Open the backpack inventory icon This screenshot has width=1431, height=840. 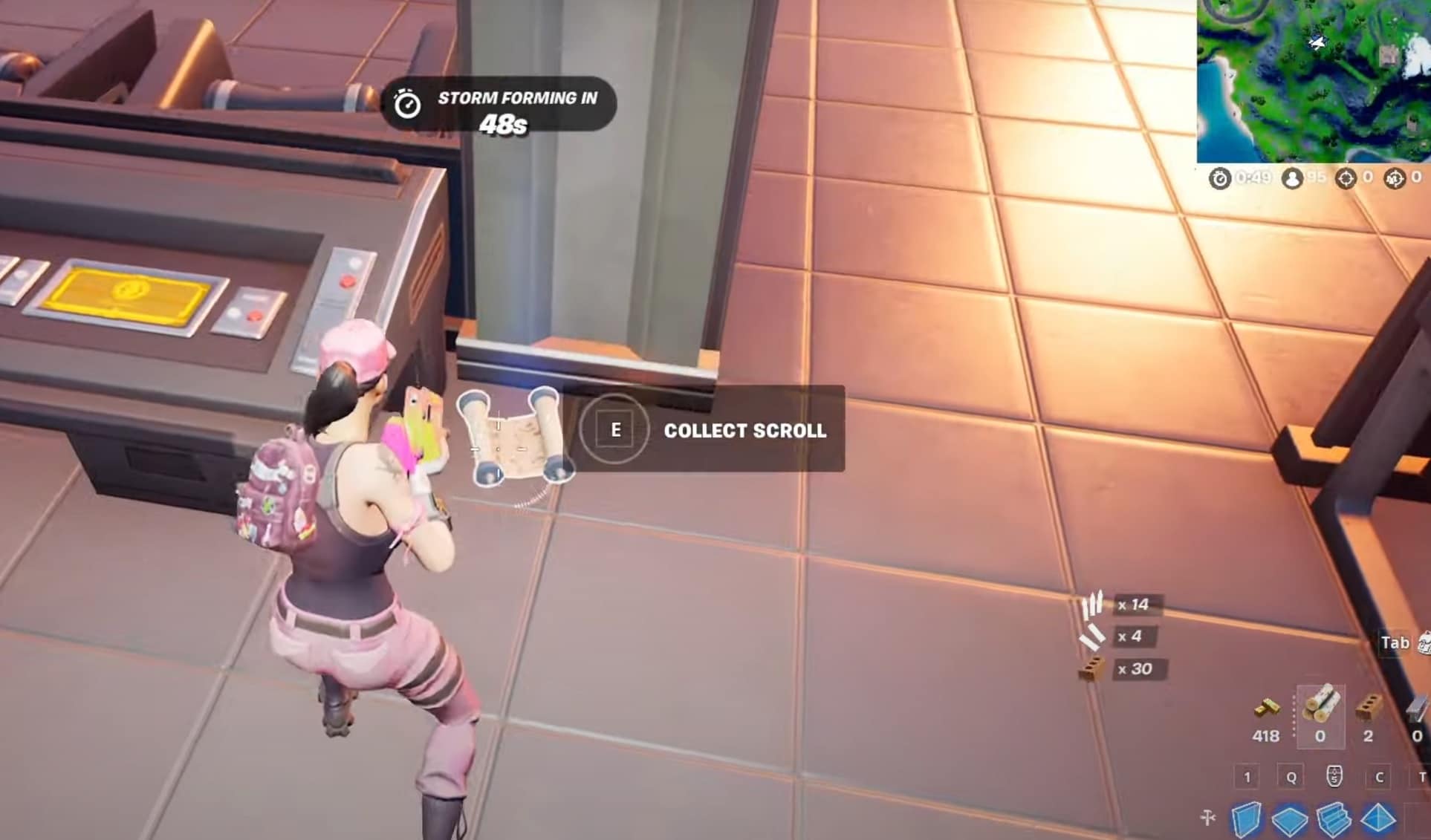coord(1424,642)
